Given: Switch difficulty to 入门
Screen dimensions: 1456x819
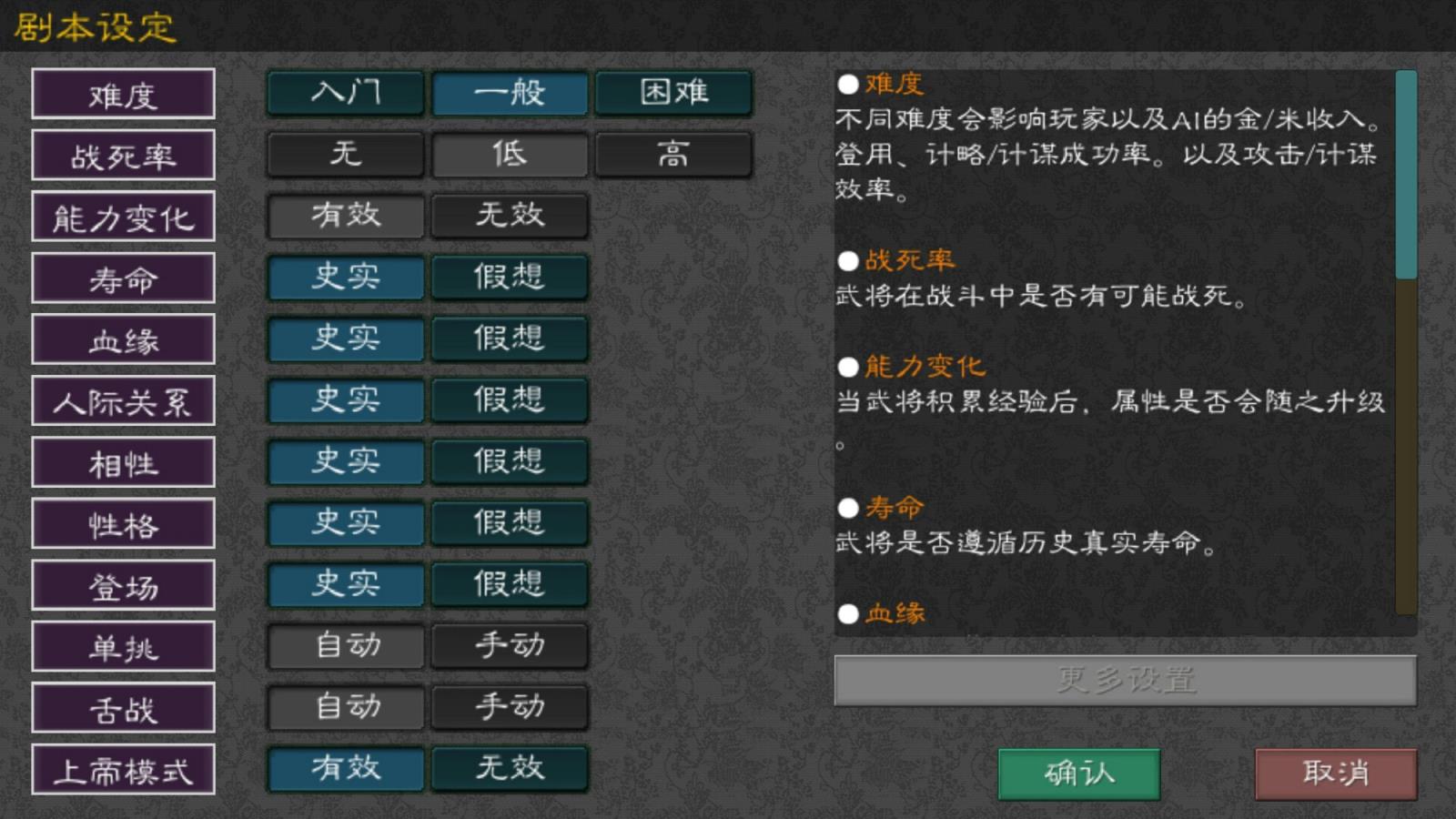Looking at the screenshot, I should (345, 93).
